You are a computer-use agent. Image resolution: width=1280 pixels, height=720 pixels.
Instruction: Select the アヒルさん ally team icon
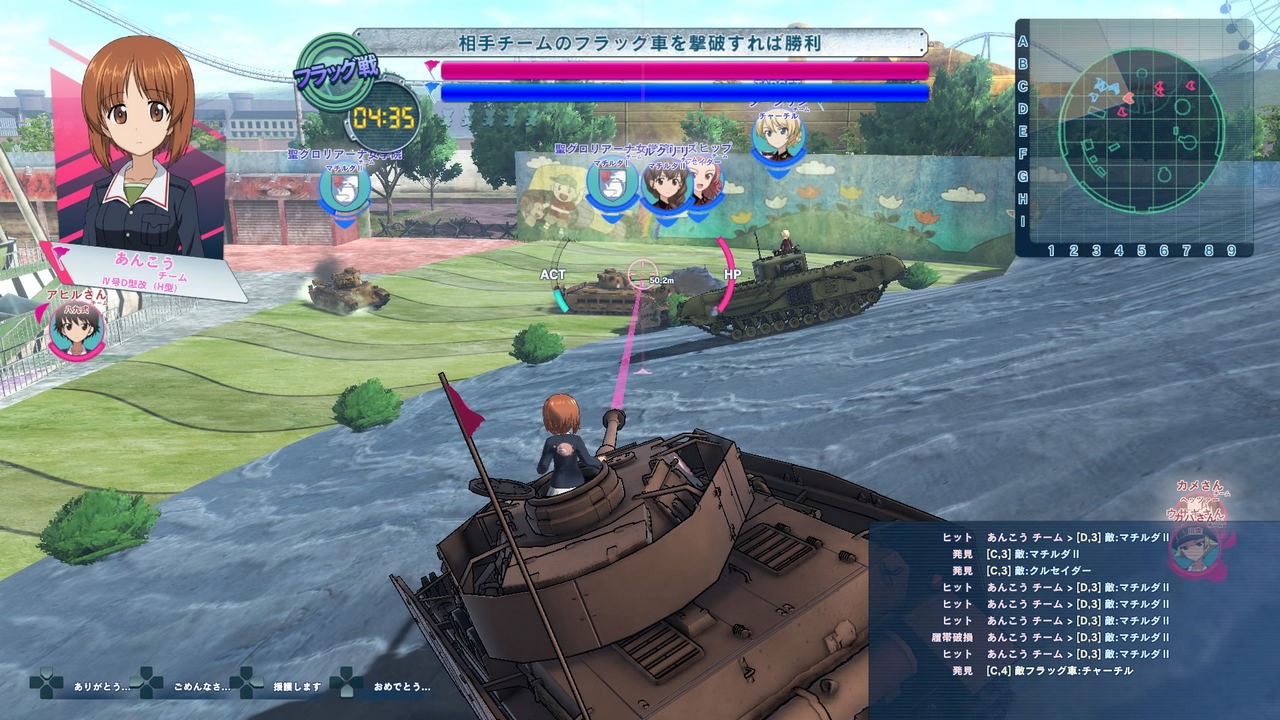pos(76,331)
